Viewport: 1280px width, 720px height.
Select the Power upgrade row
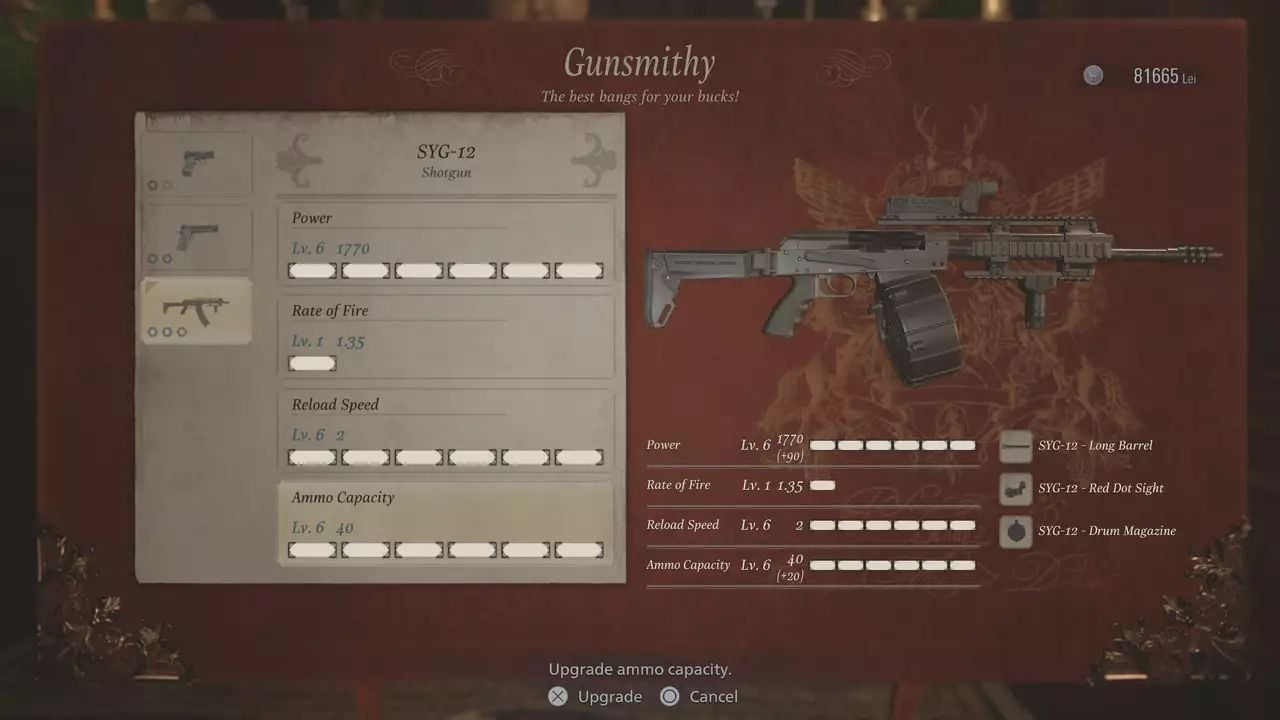[445, 244]
